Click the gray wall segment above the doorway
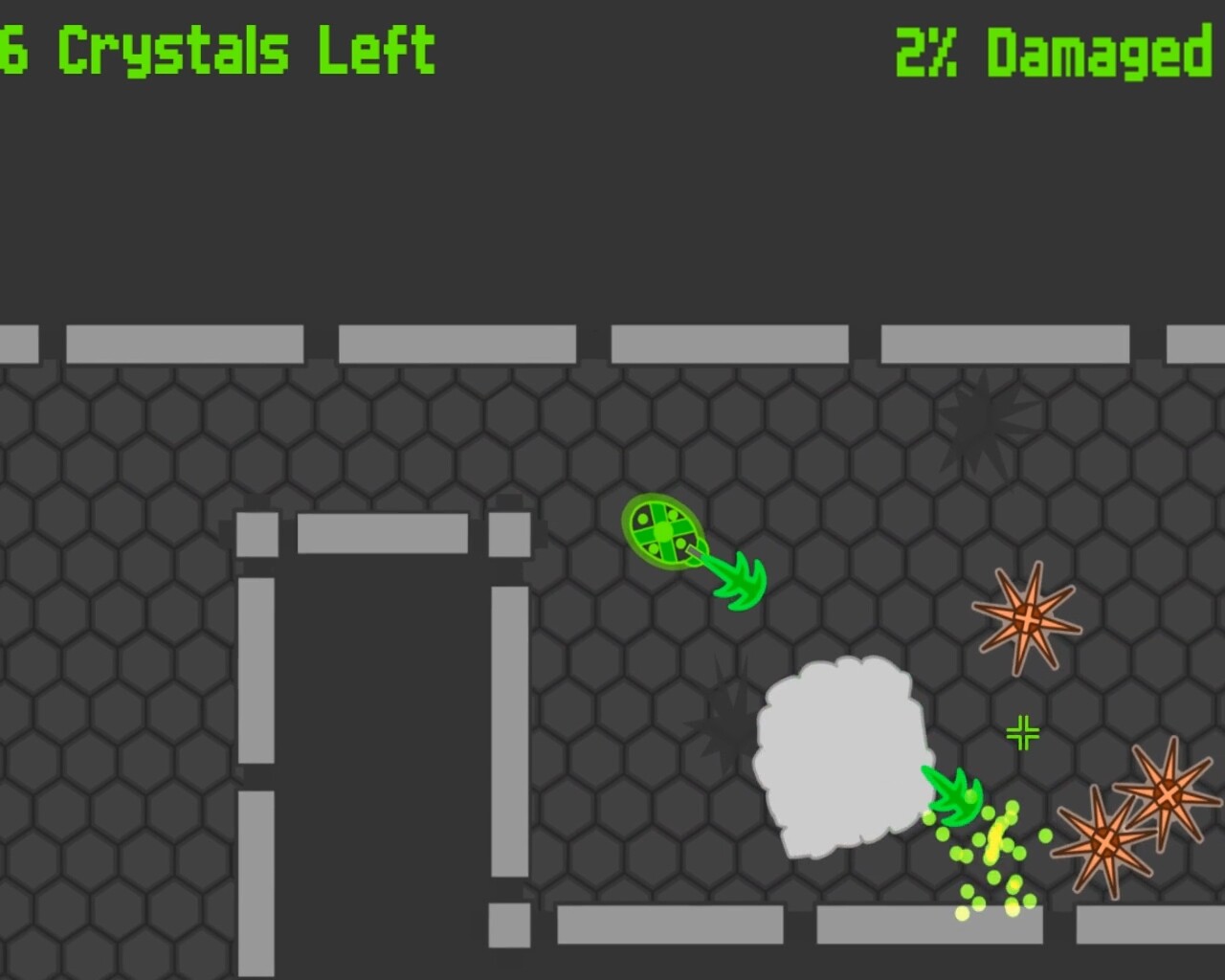 [x=383, y=531]
